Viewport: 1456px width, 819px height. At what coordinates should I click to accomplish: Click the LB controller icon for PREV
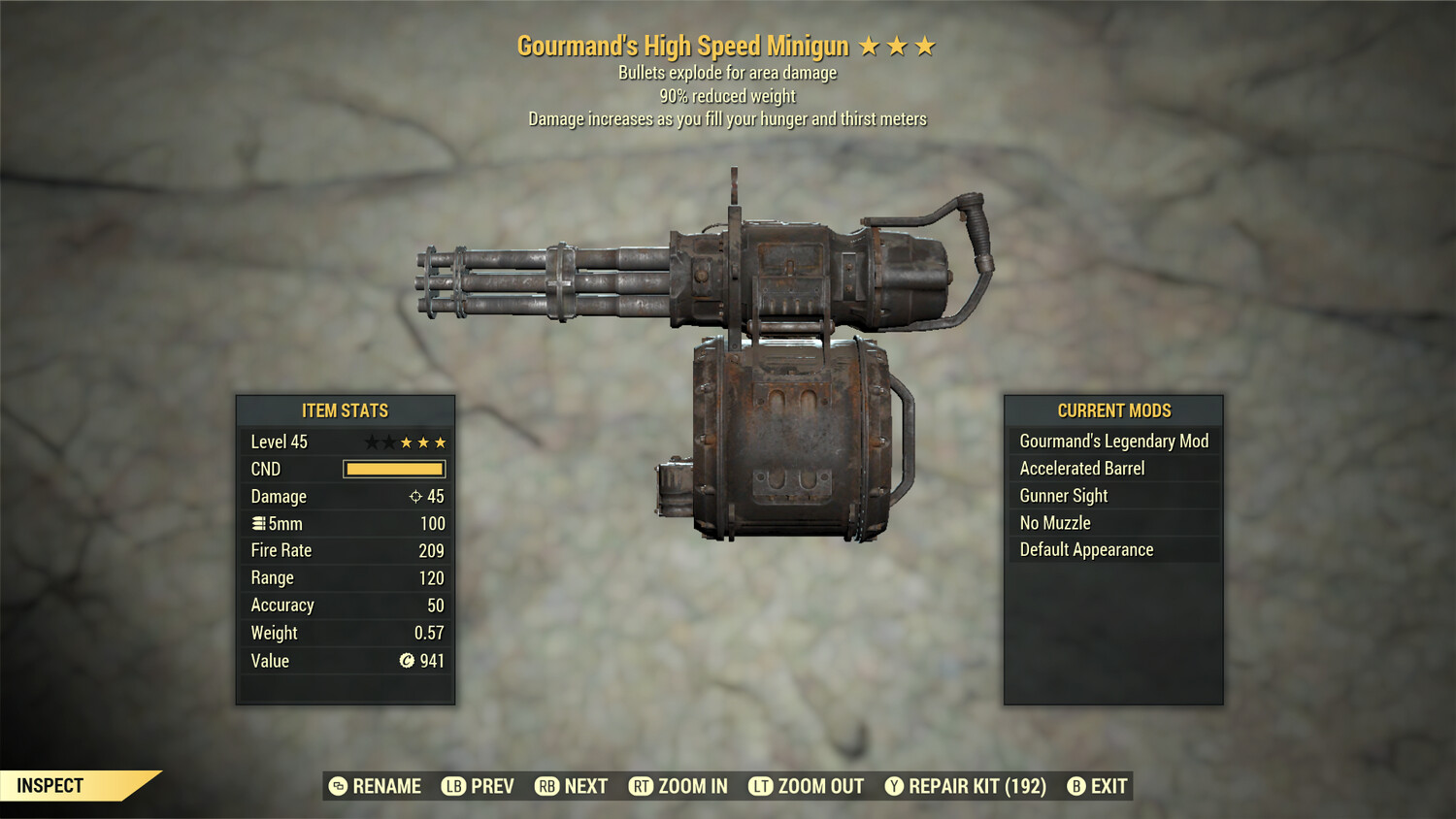pyautogui.click(x=452, y=786)
